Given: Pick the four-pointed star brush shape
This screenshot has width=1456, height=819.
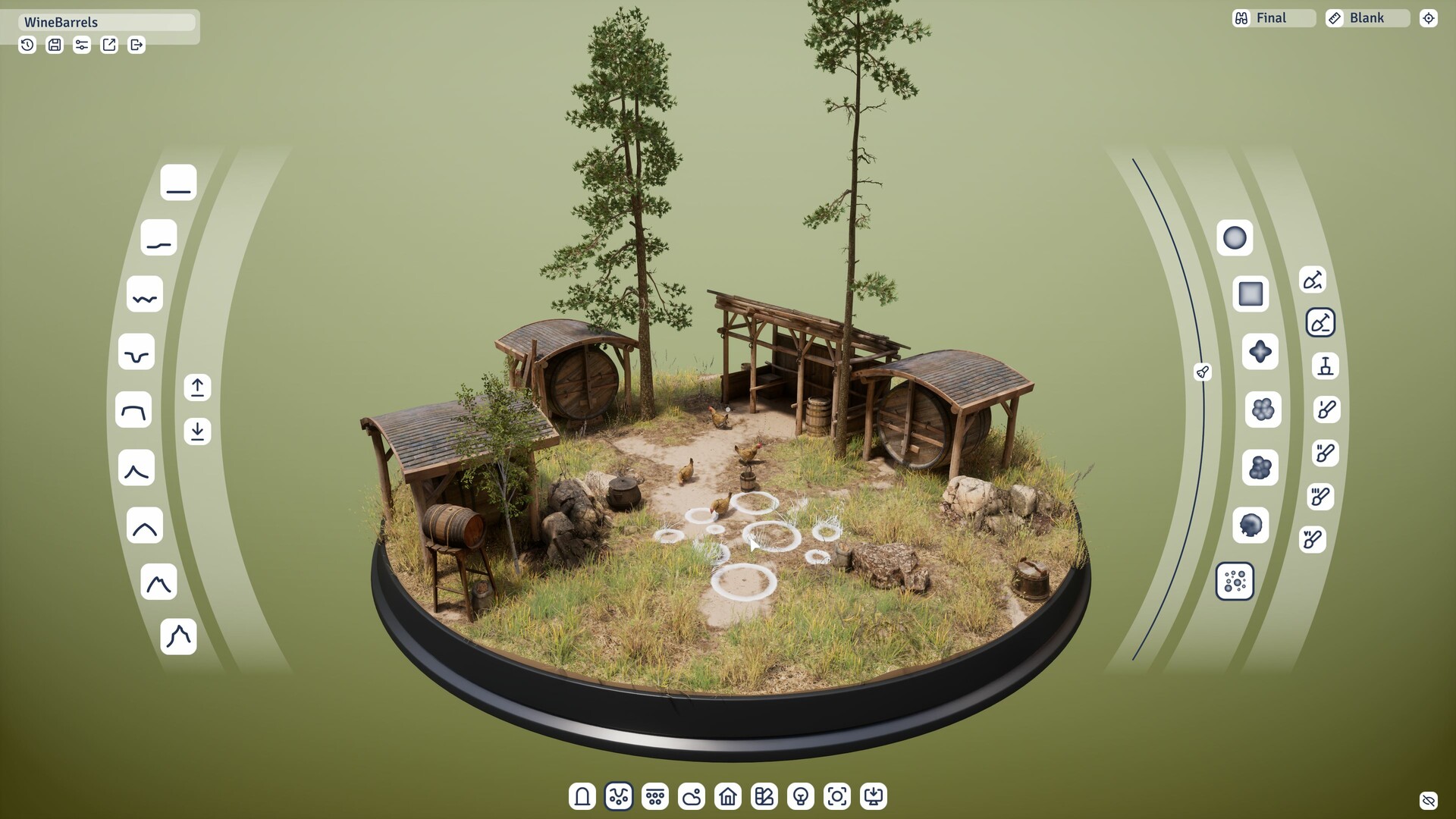Looking at the screenshot, I should pyautogui.click(x=1260, y=350).
